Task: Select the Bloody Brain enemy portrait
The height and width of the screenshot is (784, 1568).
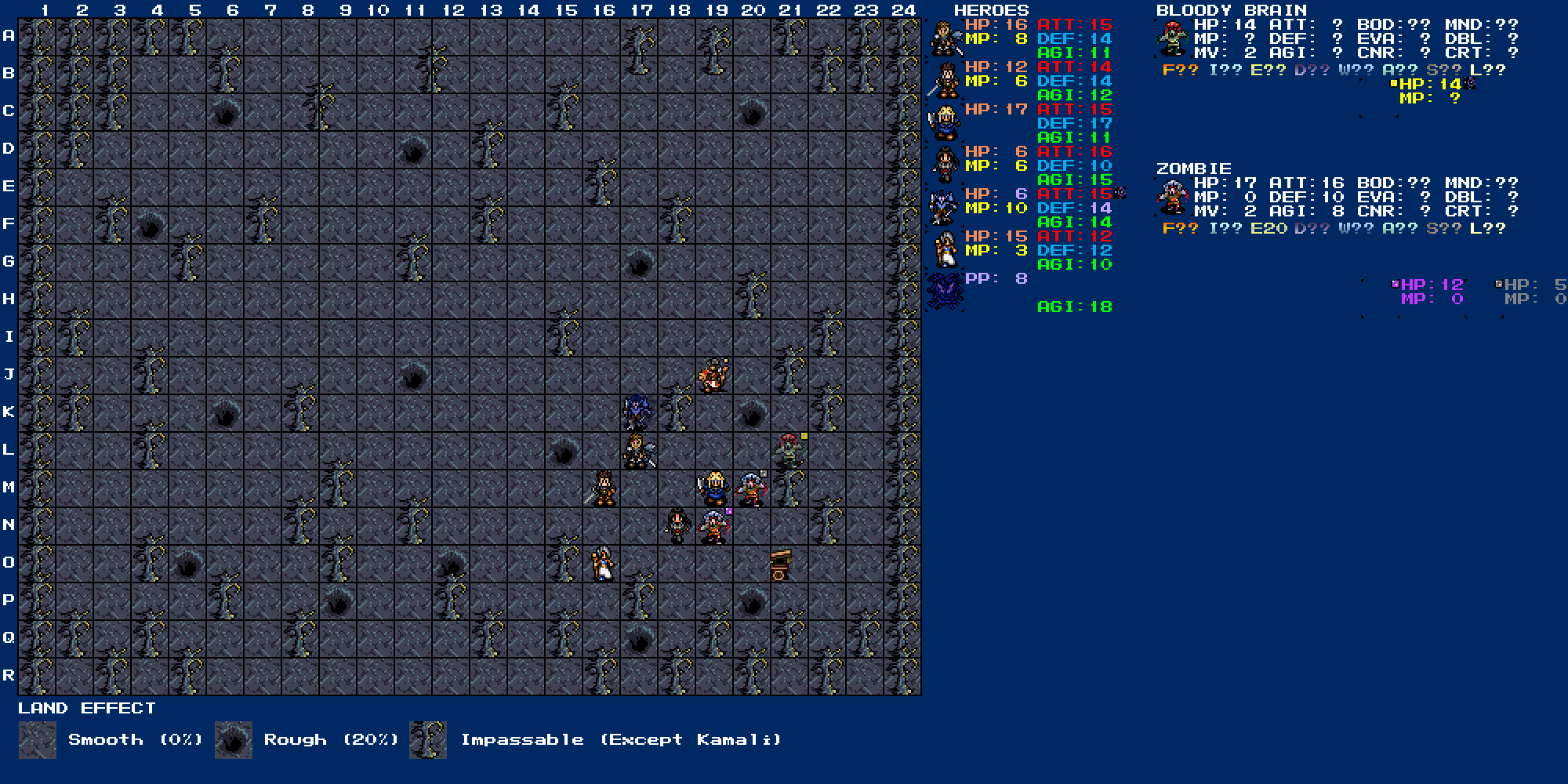Action: pos(1172,39)
